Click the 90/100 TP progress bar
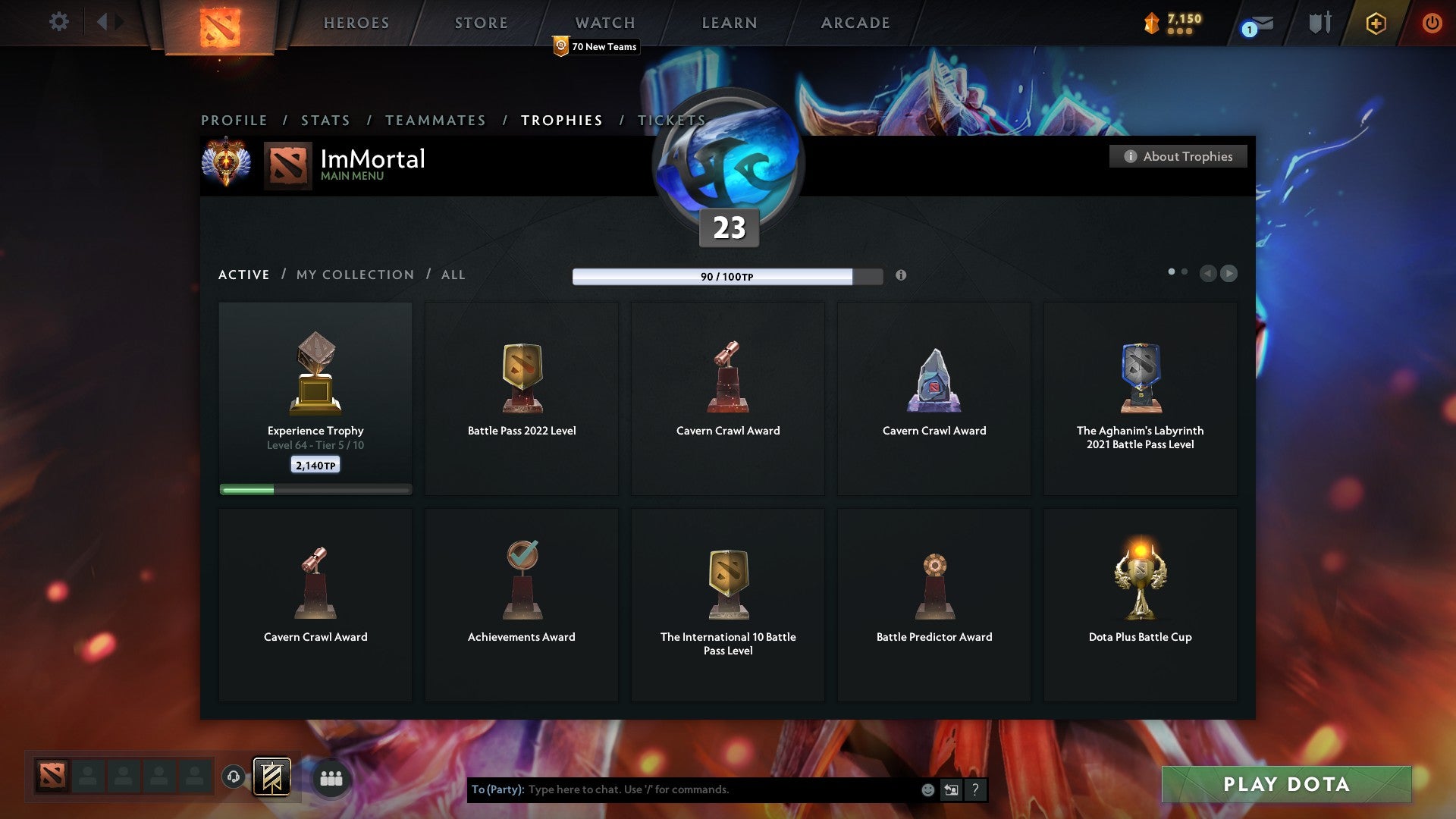This screenshot has height=819, width=1456. (714, 276)
